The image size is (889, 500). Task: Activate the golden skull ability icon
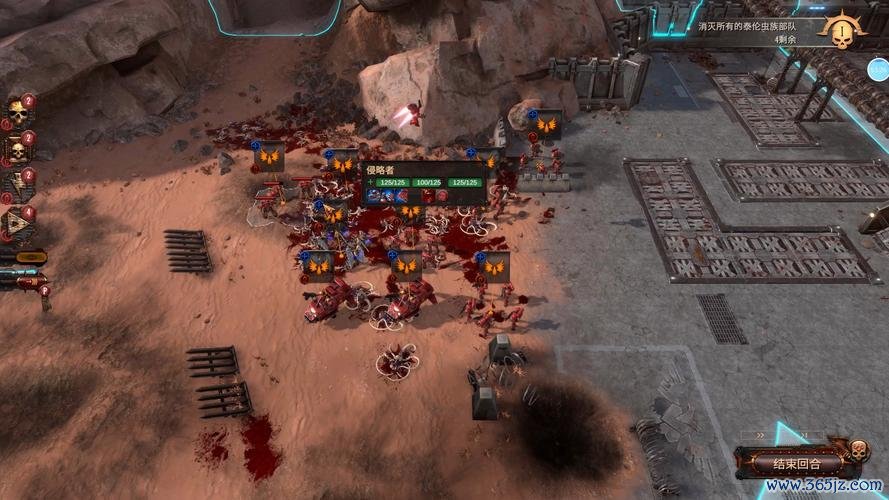coord(17,114)
